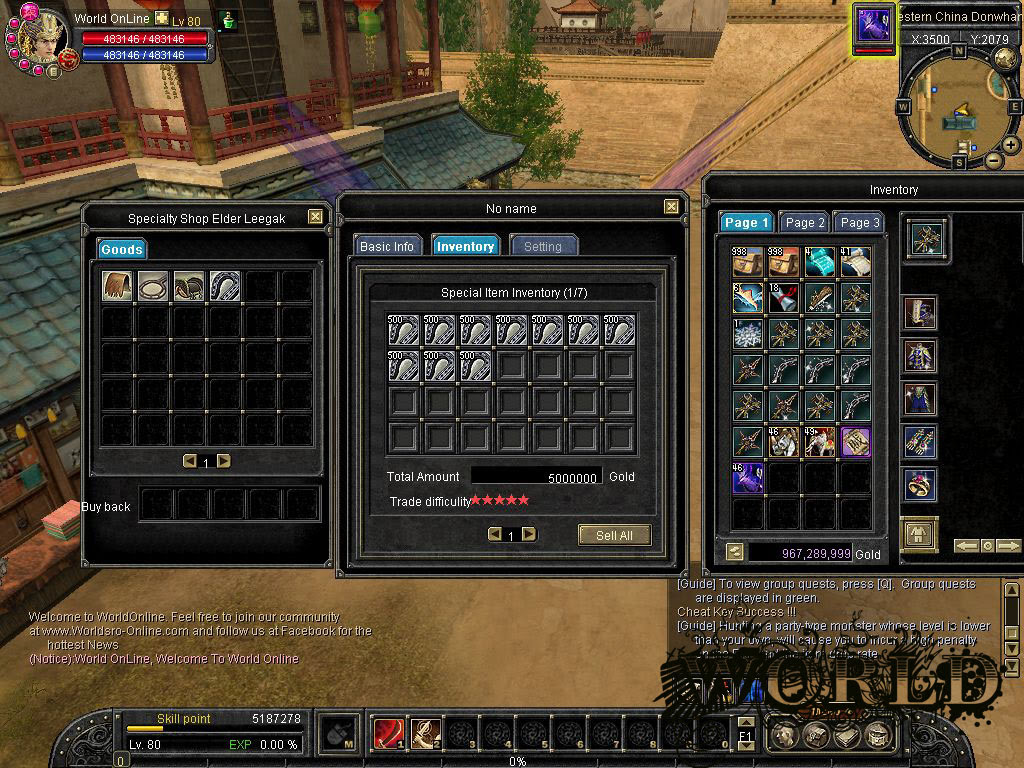This screenshot has width=1024, height=768.
Task: Click the player character portrait
Action: click(41, 38)
